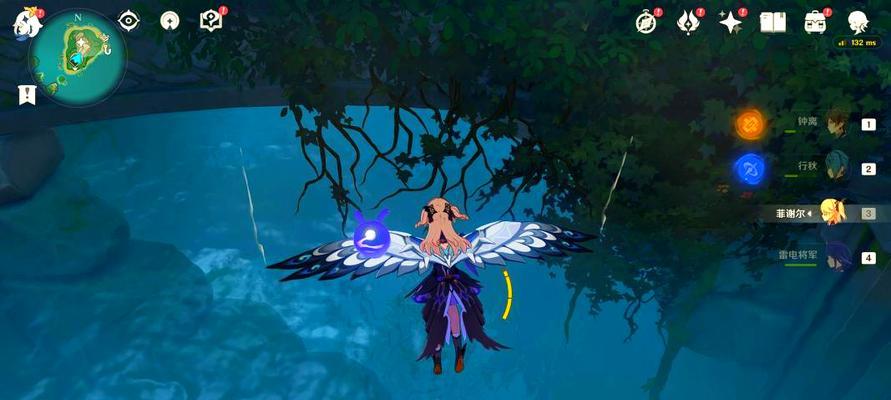The image size is (891, 400).
Task: Open the winged battle pass icon
Action: 689,22
